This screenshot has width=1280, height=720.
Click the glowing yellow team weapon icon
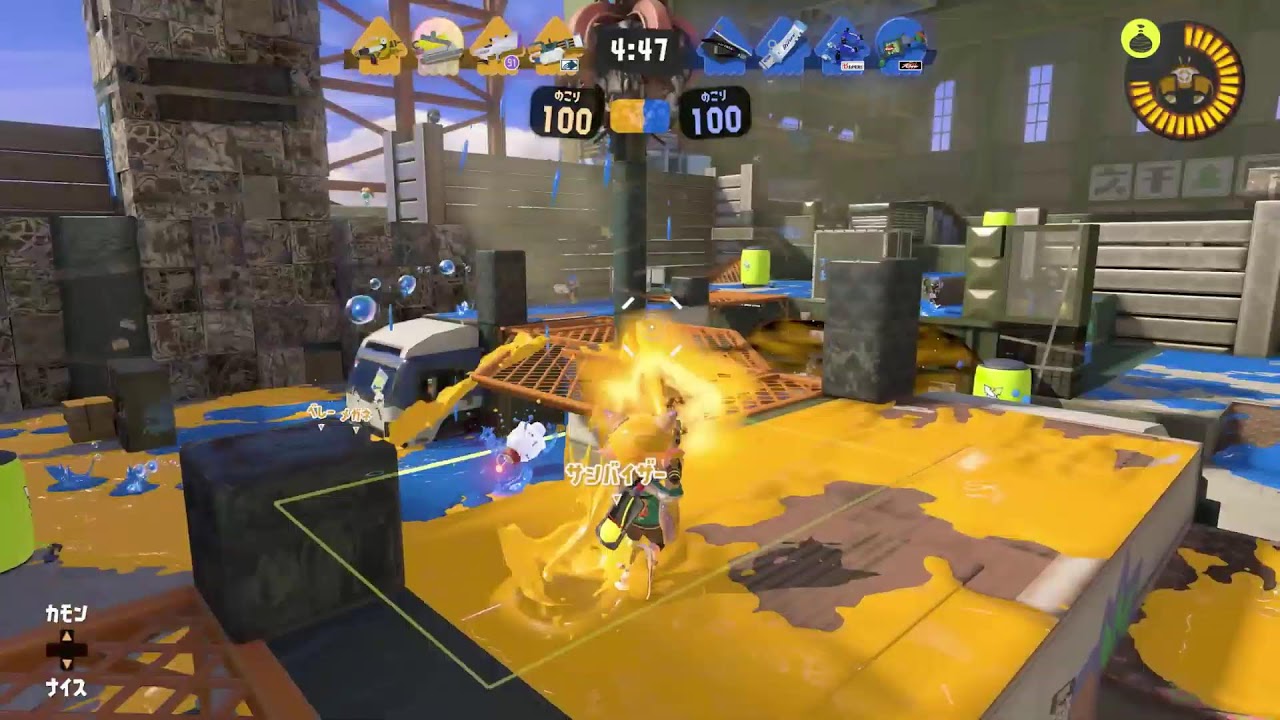coord(437,43)
